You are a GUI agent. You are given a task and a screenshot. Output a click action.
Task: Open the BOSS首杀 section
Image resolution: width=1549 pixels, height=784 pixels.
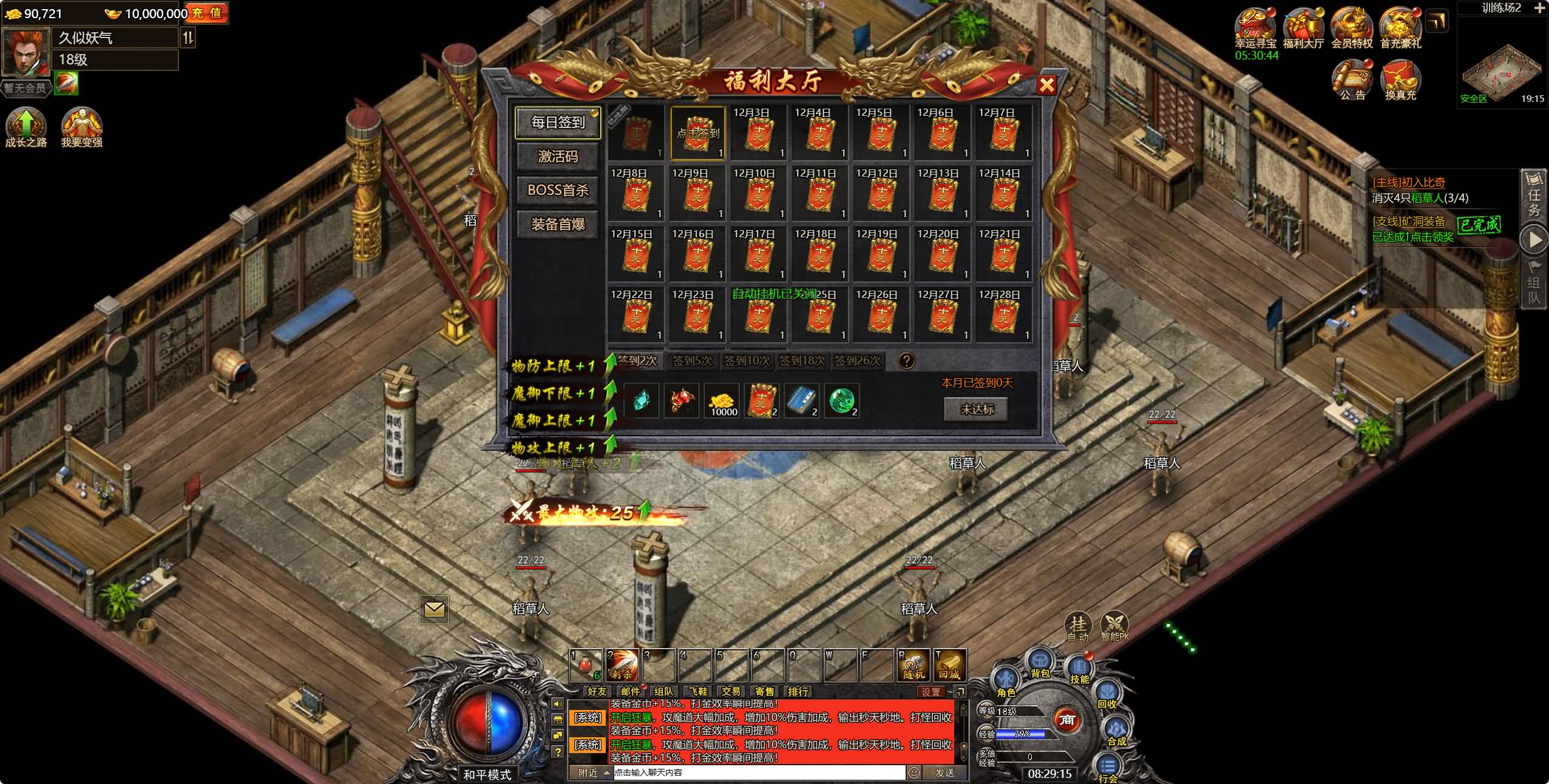[558, 191]
